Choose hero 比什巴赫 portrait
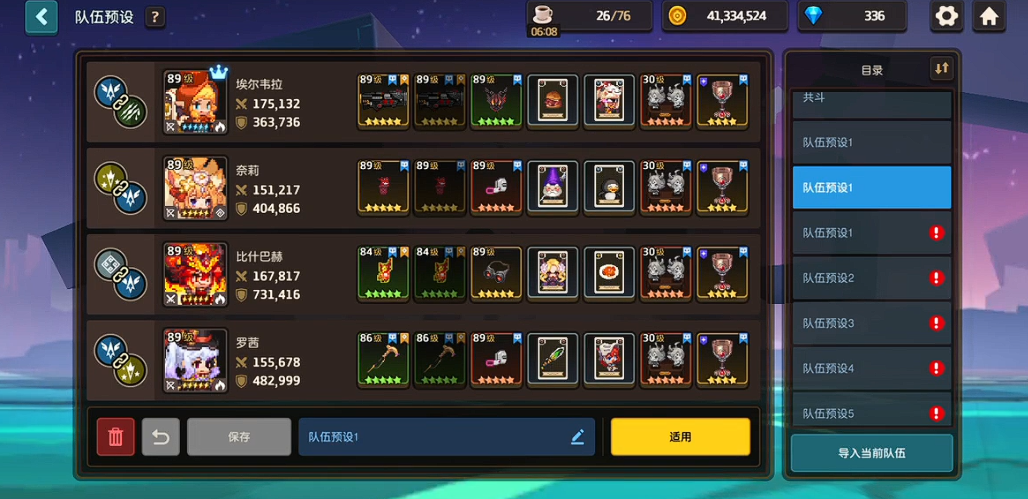 click(195, 274)
